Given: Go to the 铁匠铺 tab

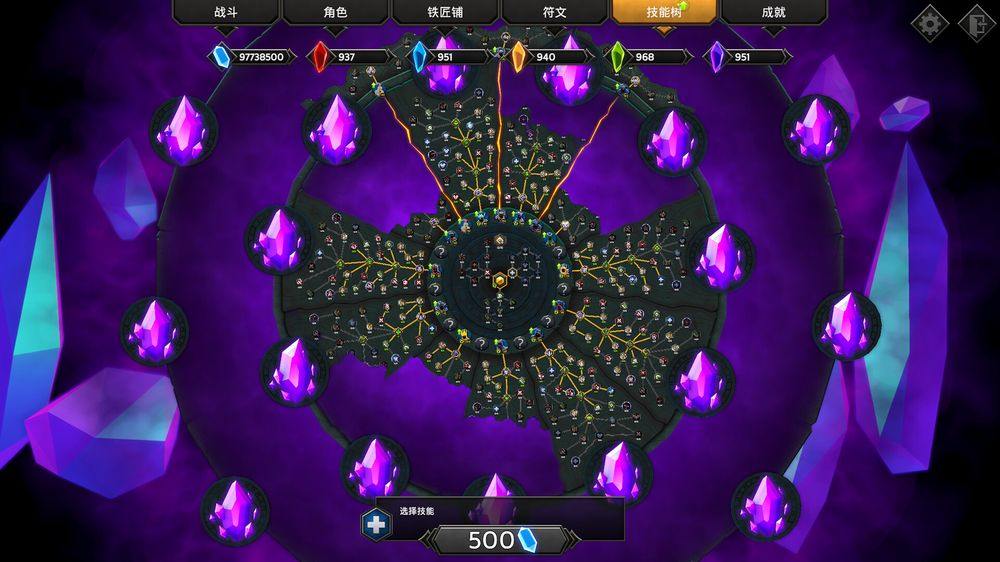Looking at the screenshot, I should pyautogui.click(x=445, y=13).
